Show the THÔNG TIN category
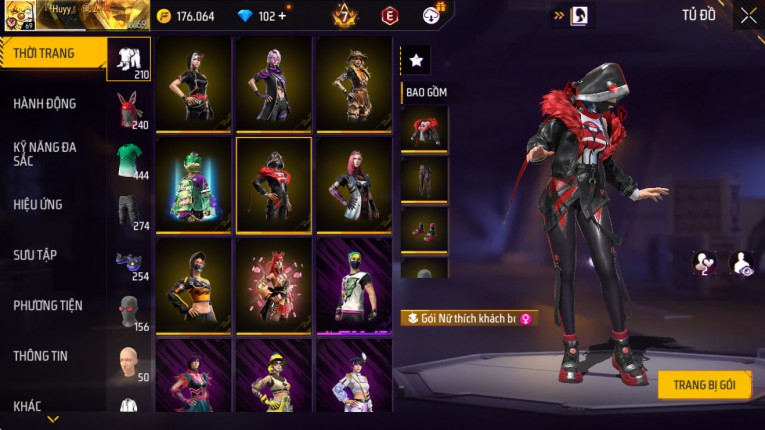 pyautogui.click(x=40, y=356)
